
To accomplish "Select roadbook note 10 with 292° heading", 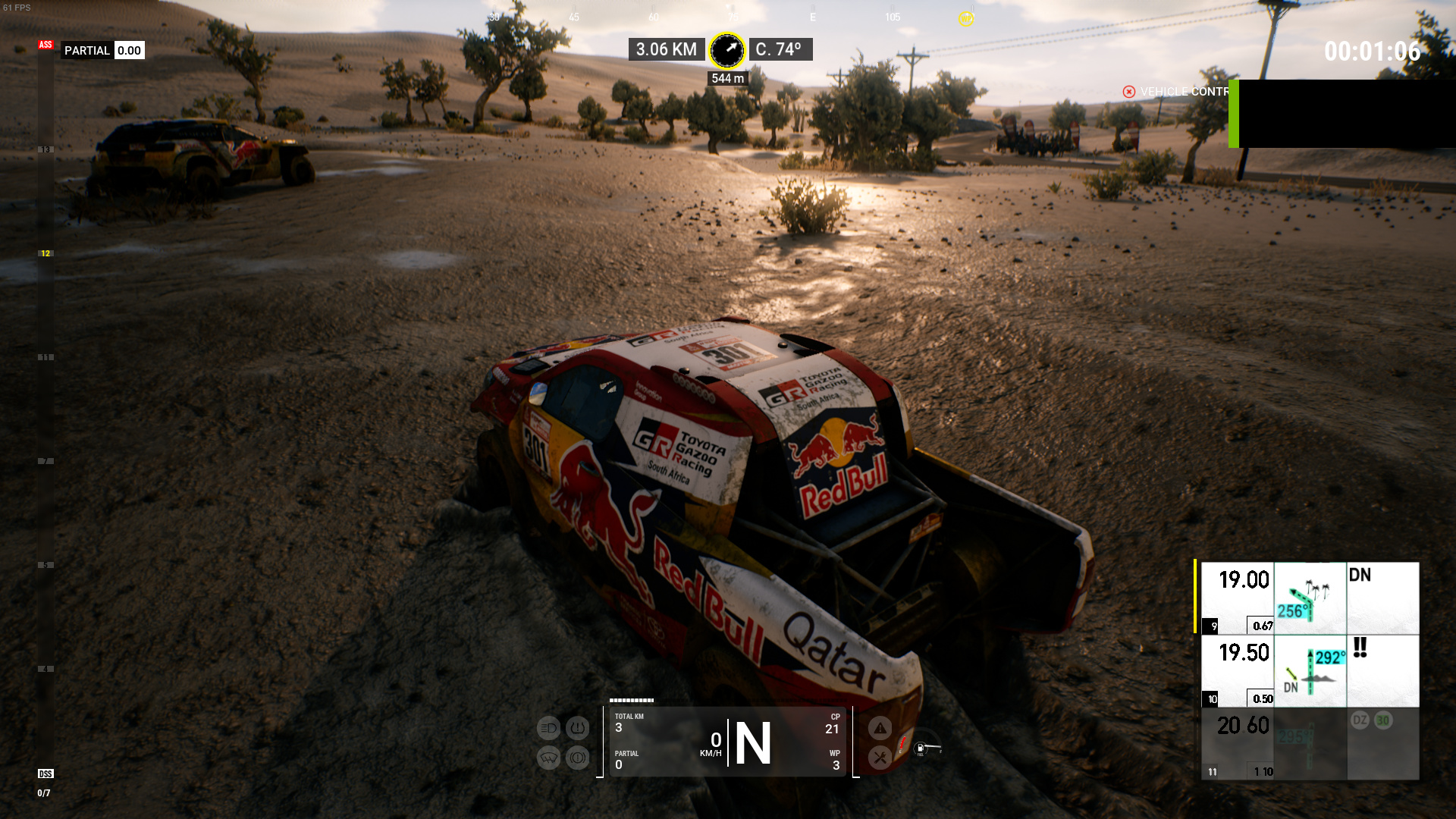I will click(1310, 671).
